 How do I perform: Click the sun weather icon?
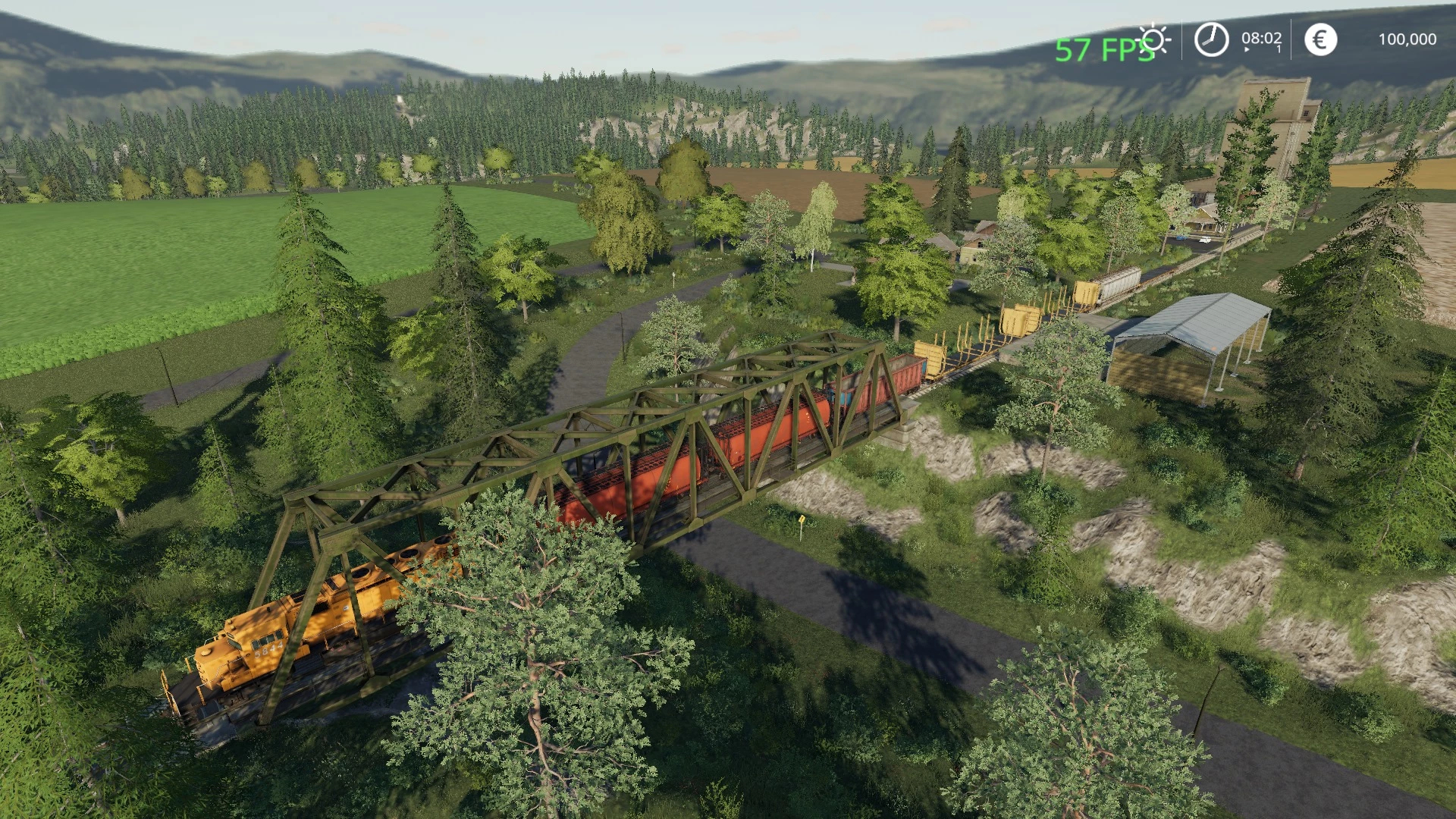tap(1154, 39)
